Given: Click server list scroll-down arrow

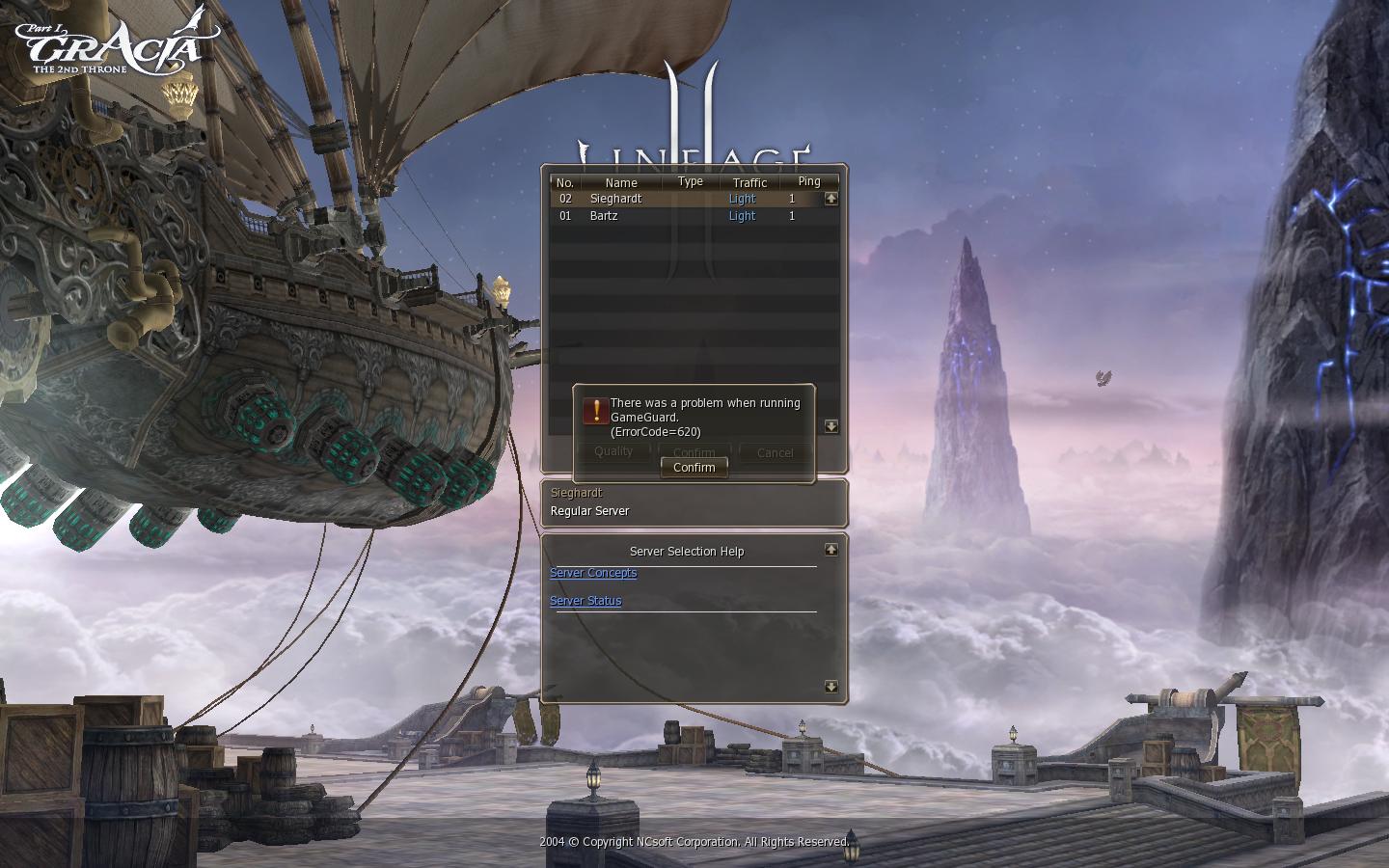Looking at the screenshot, I should (x=831, y=426).
